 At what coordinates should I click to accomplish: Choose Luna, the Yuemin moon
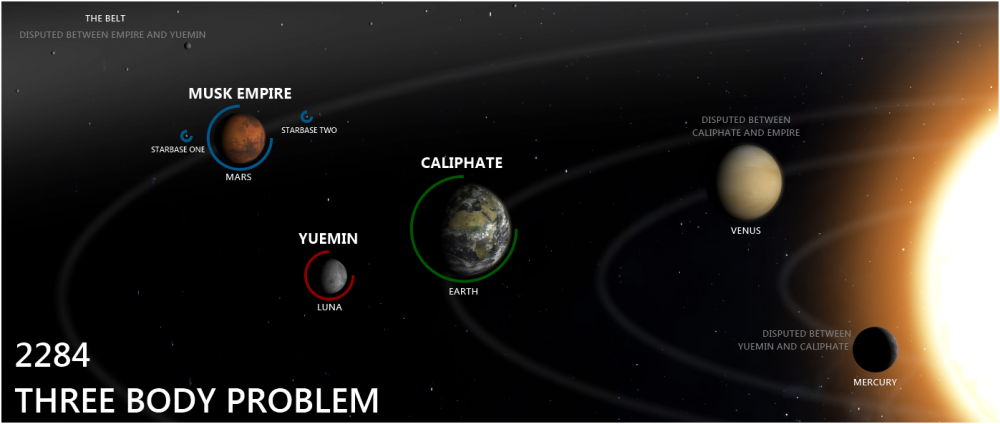point(334,273)
